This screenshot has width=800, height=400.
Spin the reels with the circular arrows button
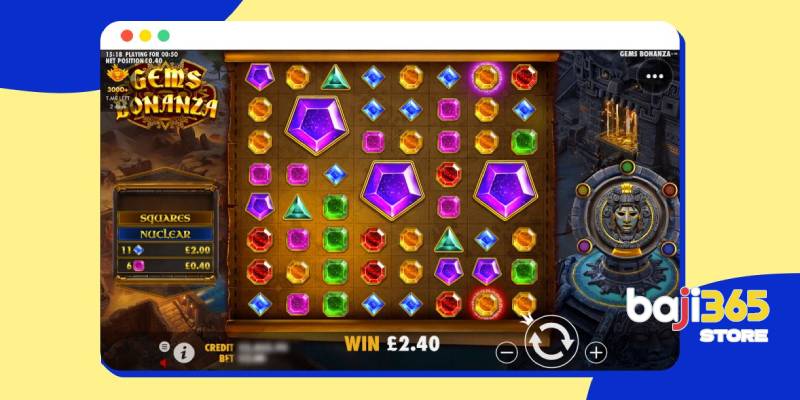(x=552, y=342)
